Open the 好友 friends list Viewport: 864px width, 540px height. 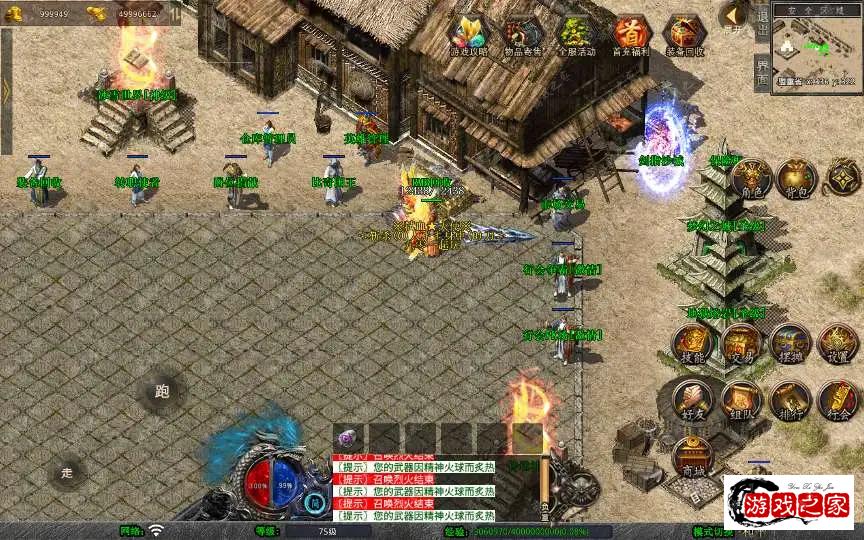691,401
